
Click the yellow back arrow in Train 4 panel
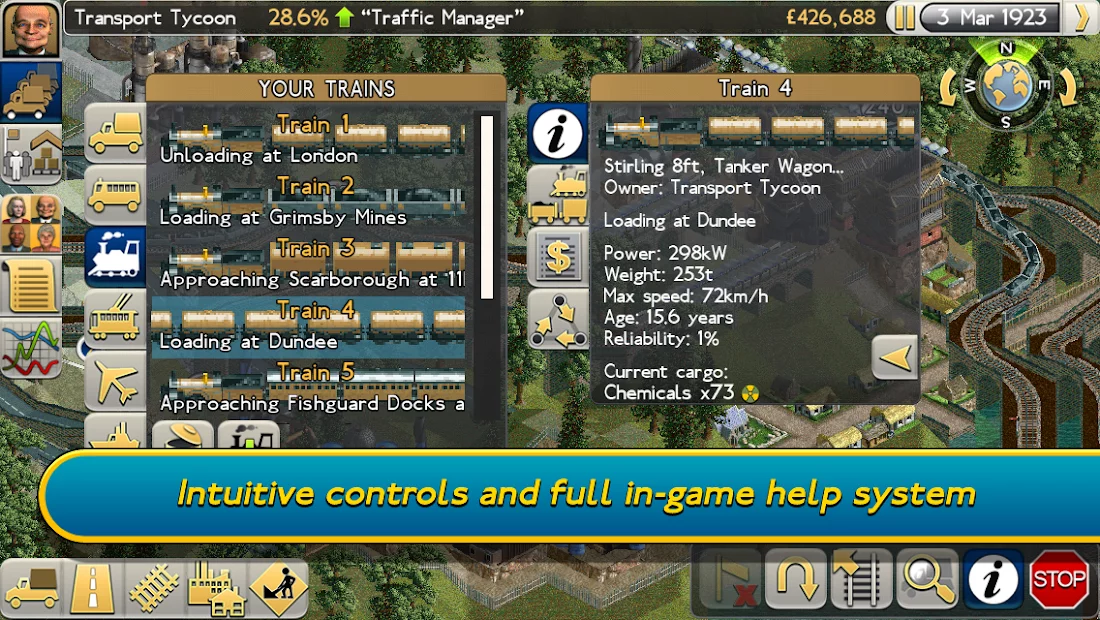click(895, 357)
